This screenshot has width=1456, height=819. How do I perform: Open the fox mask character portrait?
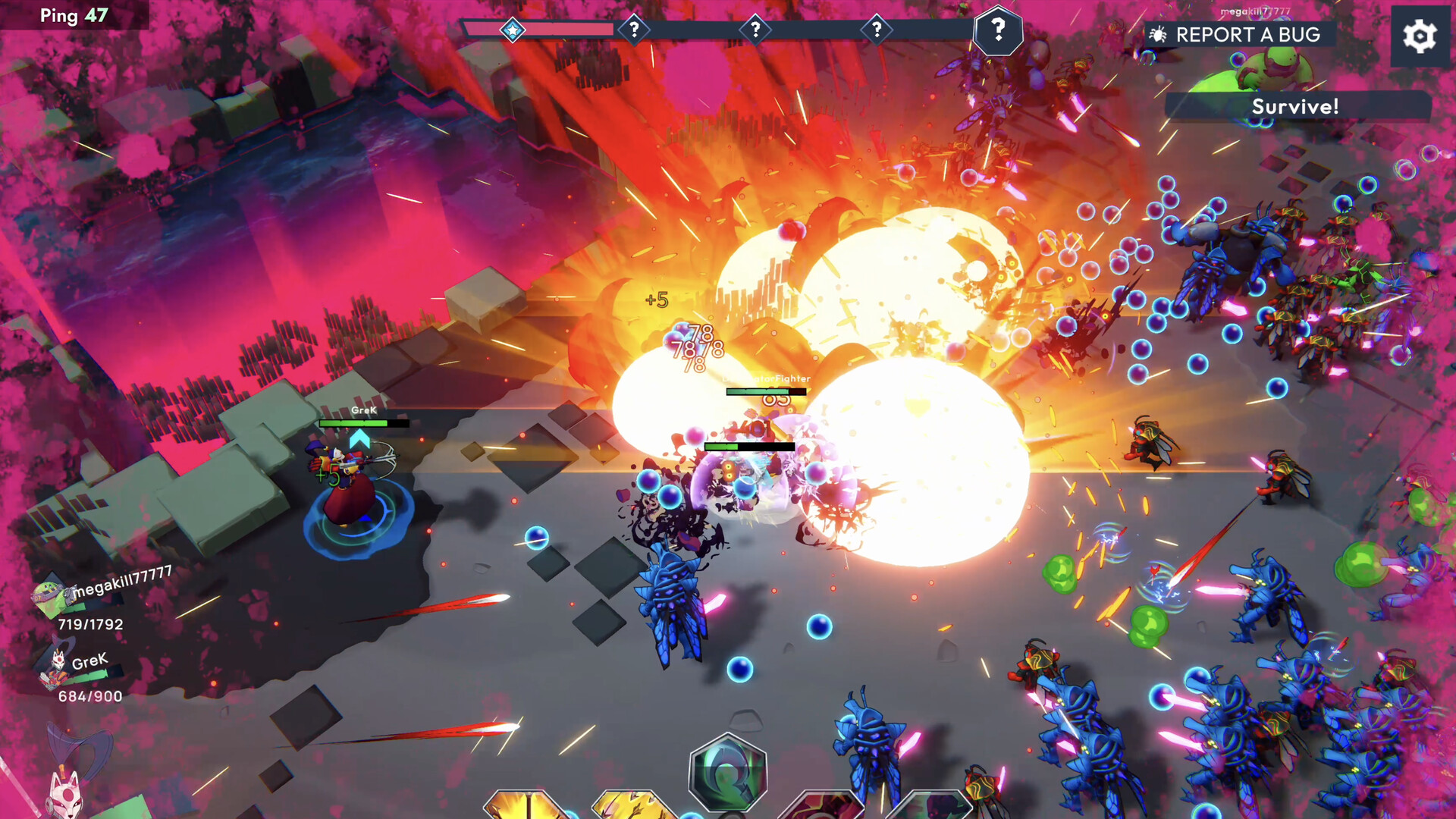click(65, 792)
